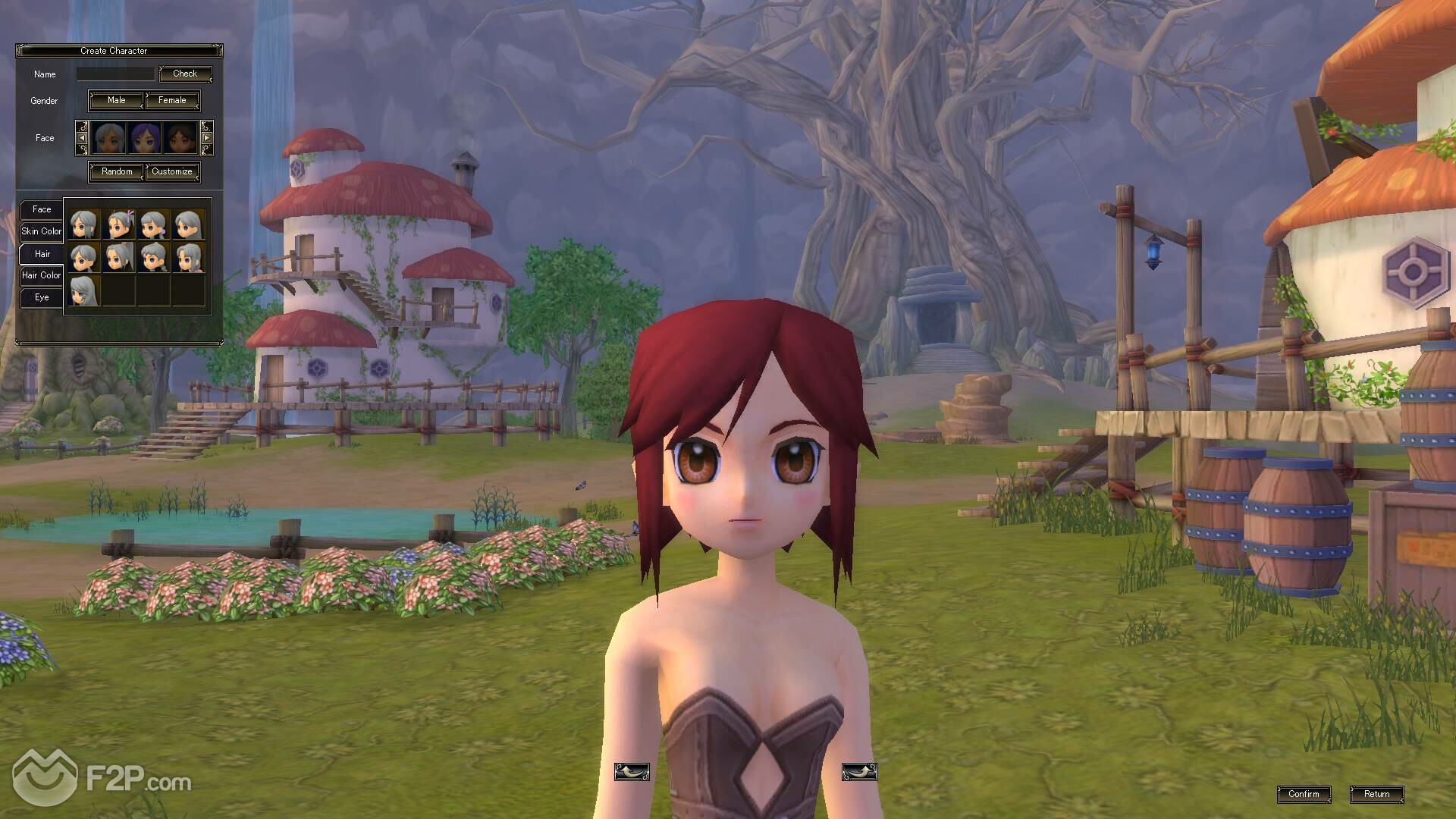The image size is (1456, 819).
Task: Choose the Female gender option
Action: click(x=172, y=100)
